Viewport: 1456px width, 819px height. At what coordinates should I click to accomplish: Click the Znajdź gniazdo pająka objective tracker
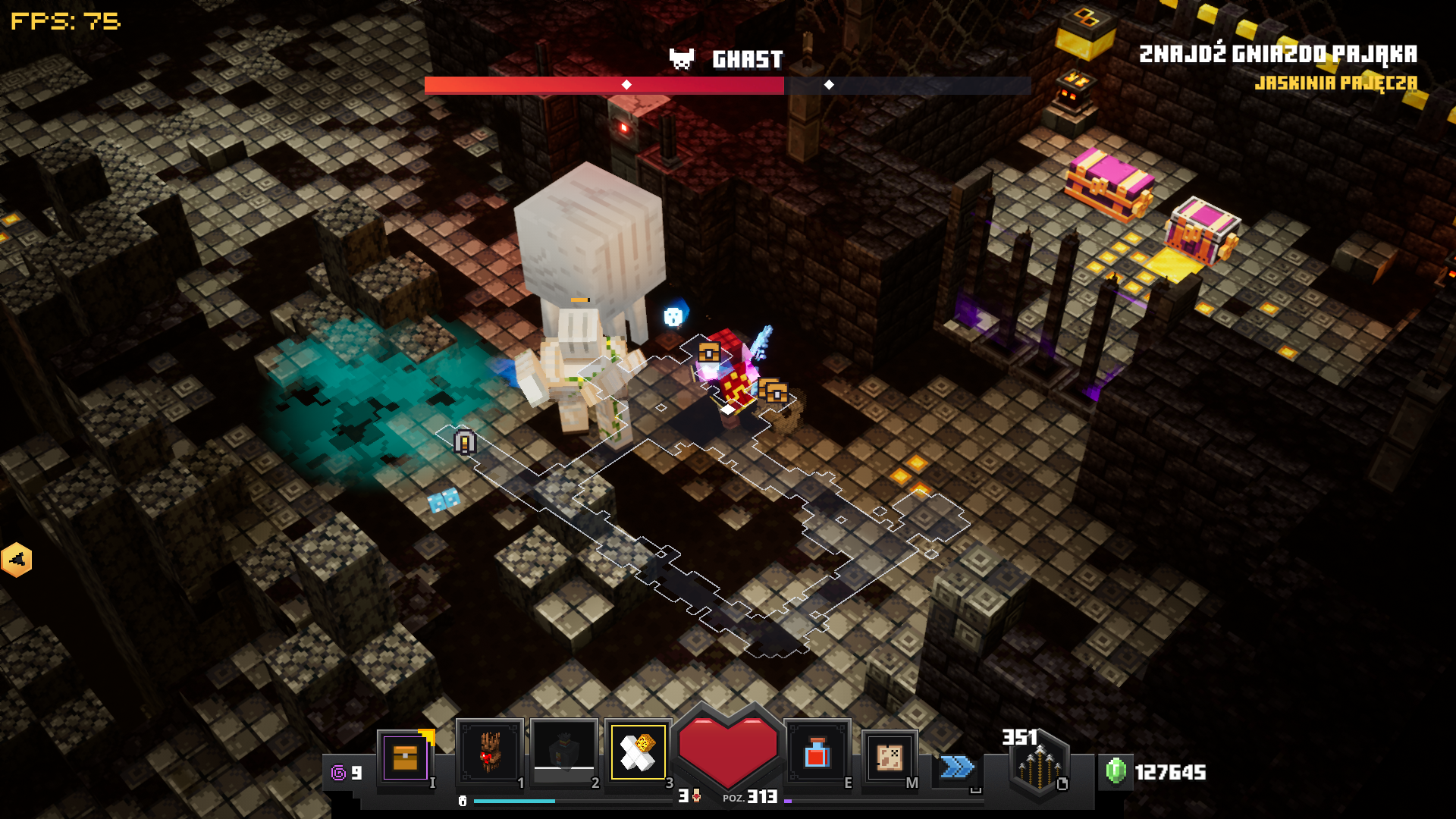[x=1278, y=55]
